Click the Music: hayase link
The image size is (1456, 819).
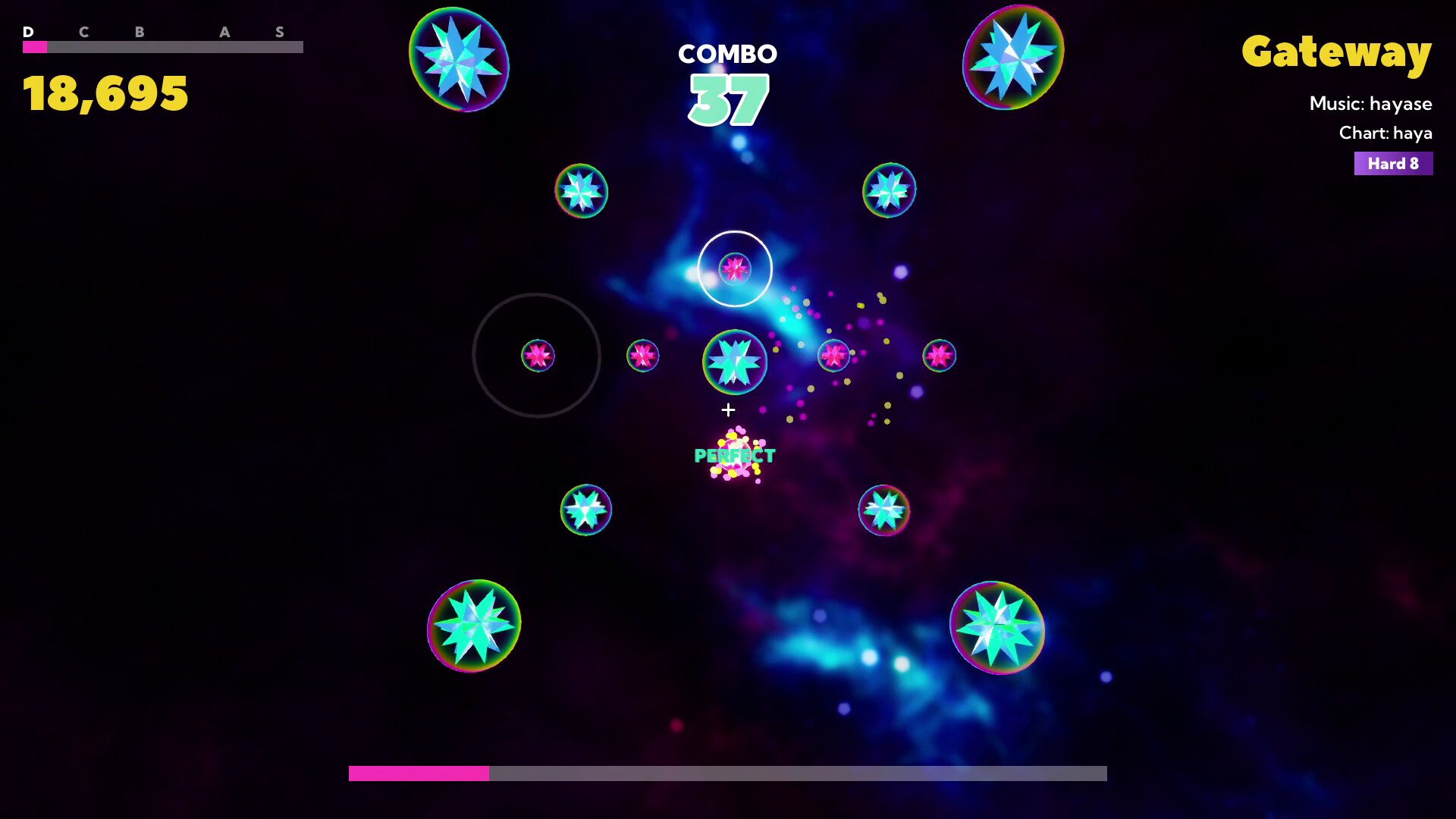pyautogui.click(x=1371, y=104)
